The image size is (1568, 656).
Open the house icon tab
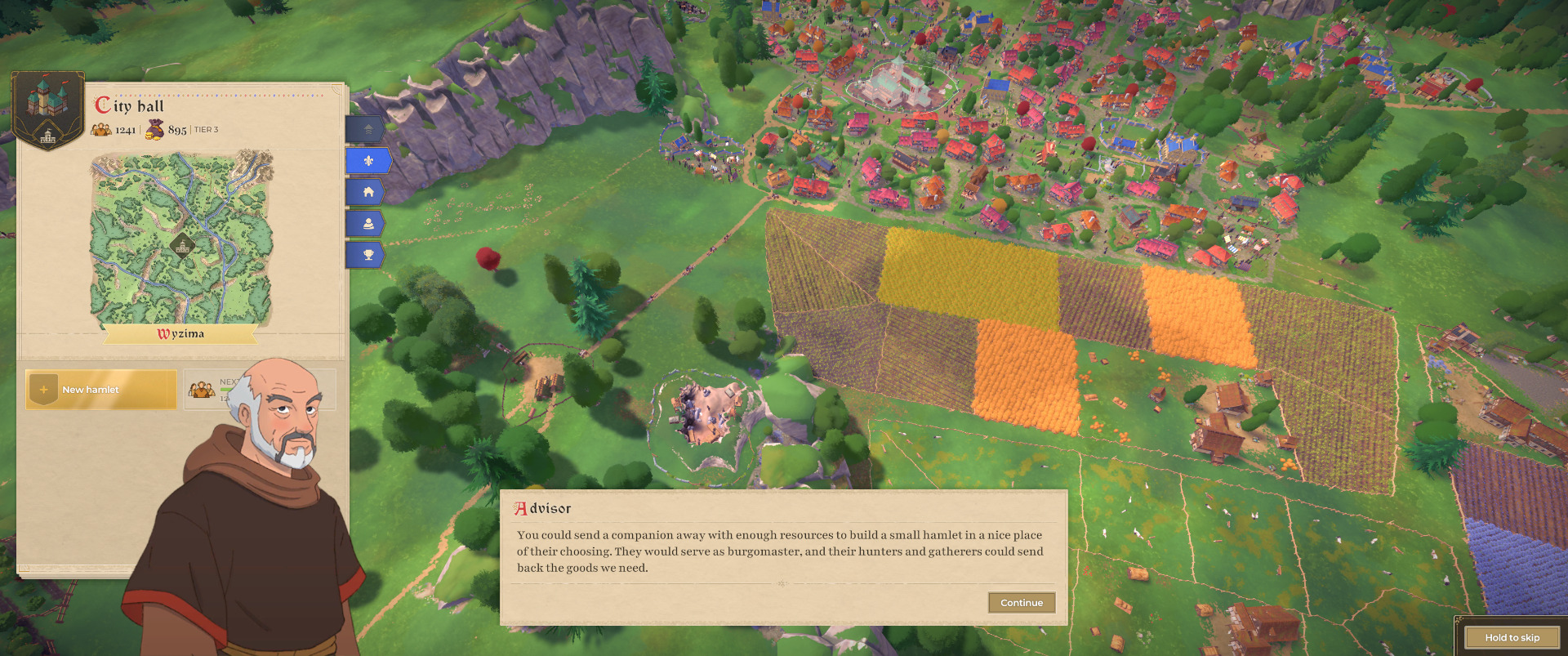[368, 192]
